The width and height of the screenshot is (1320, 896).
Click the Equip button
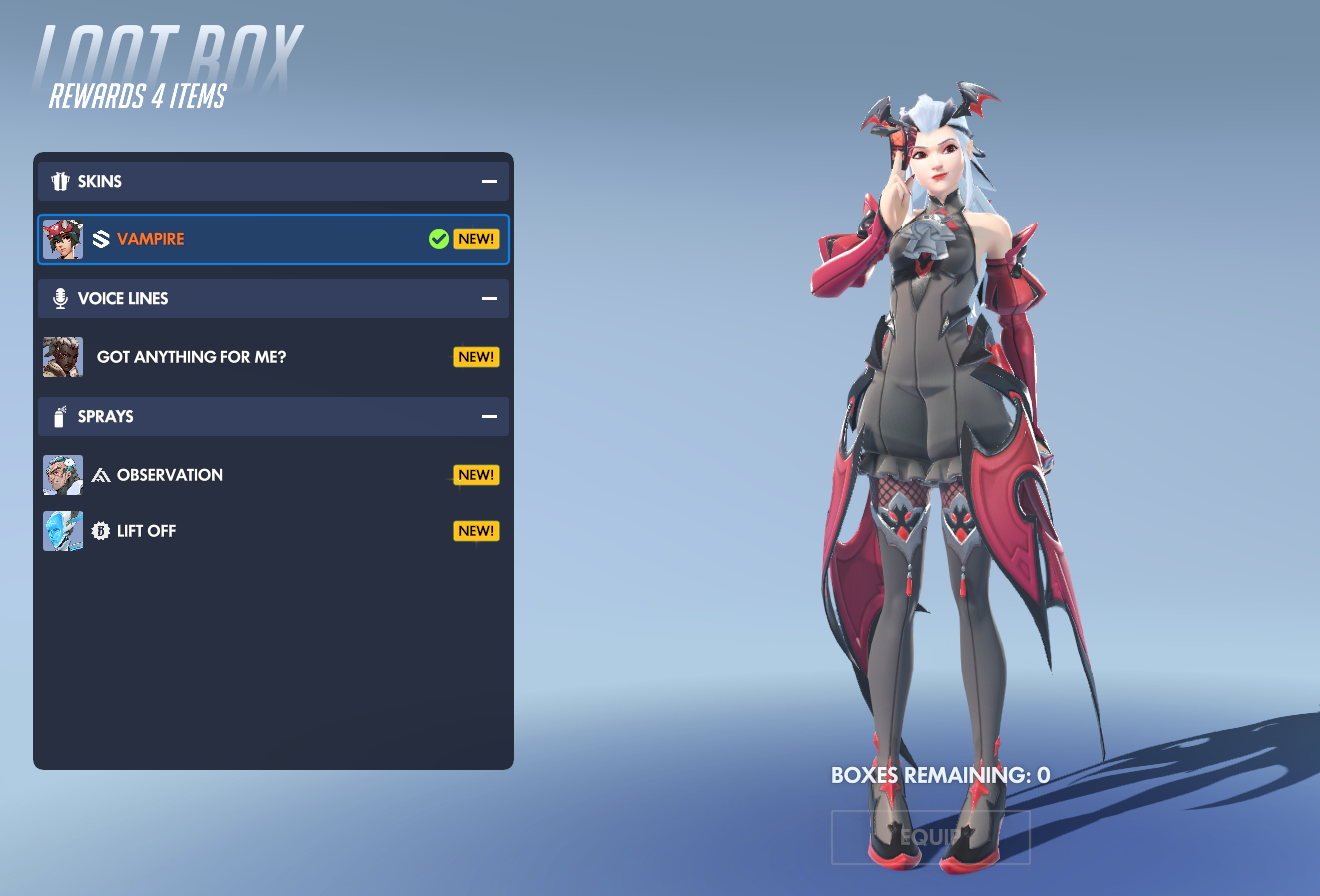[930, 837]
